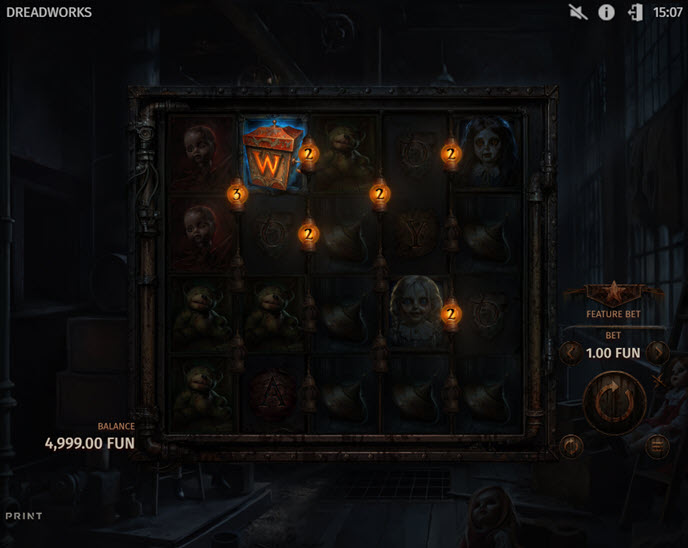Increase the bet with the right arrow
The height and width of the screenshot is (548, 688).
pos(657,352)
